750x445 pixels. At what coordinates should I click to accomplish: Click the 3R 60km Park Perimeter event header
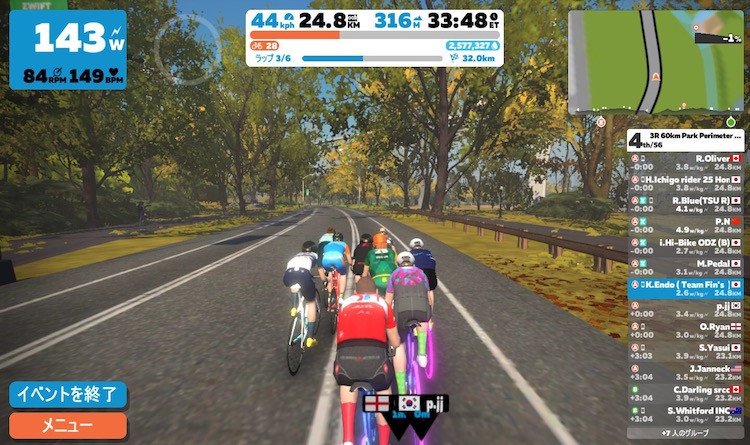pos(687,140)
